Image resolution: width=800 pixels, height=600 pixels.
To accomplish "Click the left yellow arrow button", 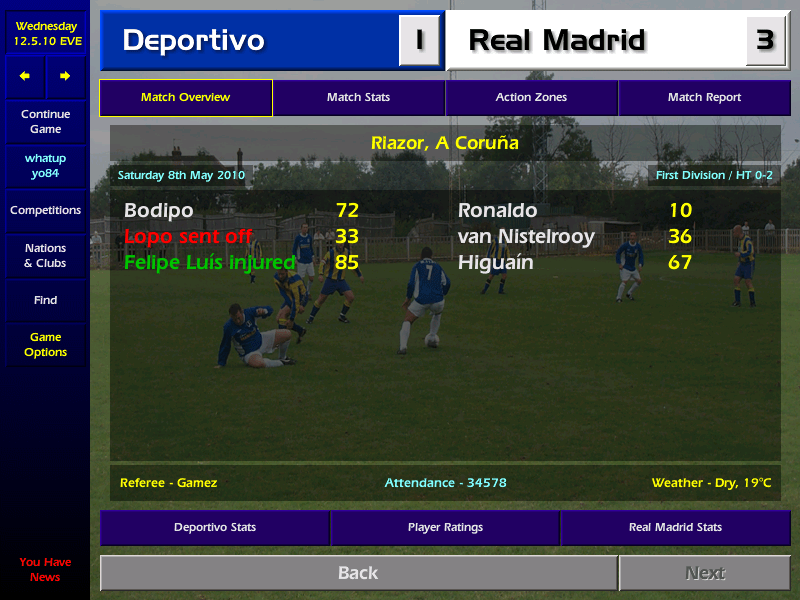I will (x=25, y=76).
